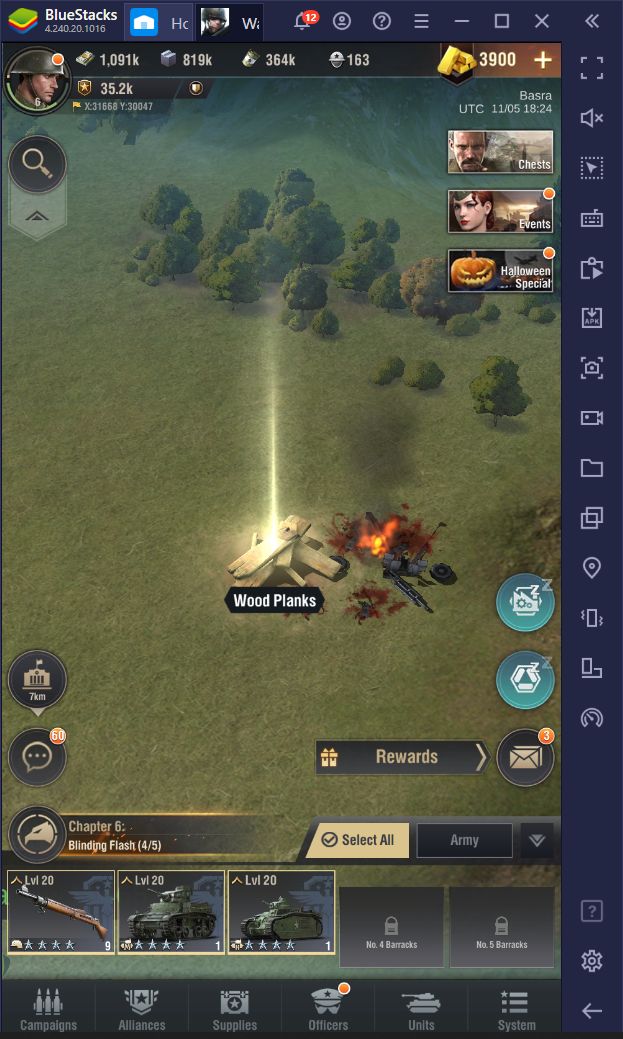This screenshot has width=623, height=1039.
Task: Toggle Select All units
Action: (x=357, y=840)
